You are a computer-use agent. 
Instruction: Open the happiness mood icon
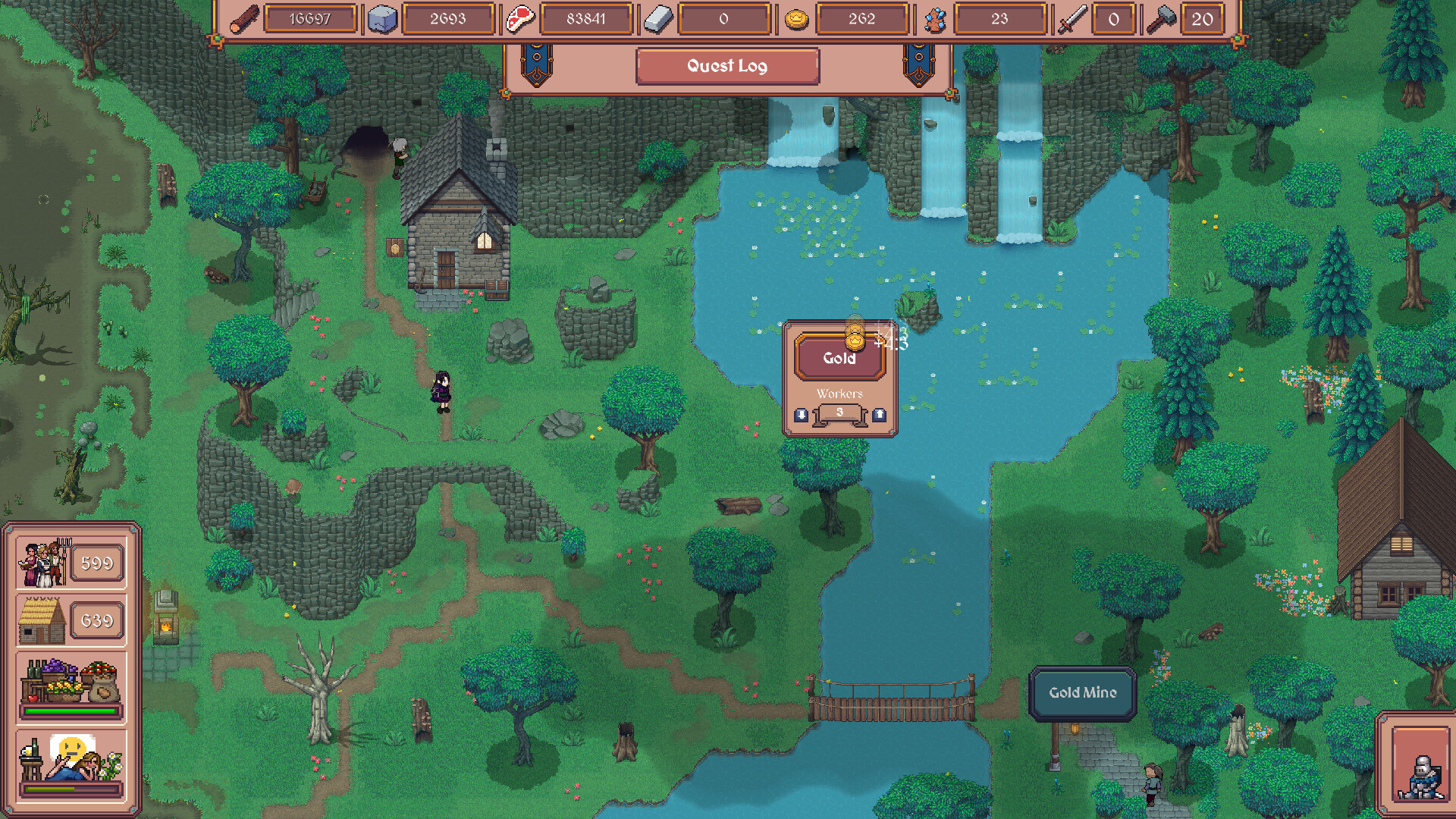(70, 760)
